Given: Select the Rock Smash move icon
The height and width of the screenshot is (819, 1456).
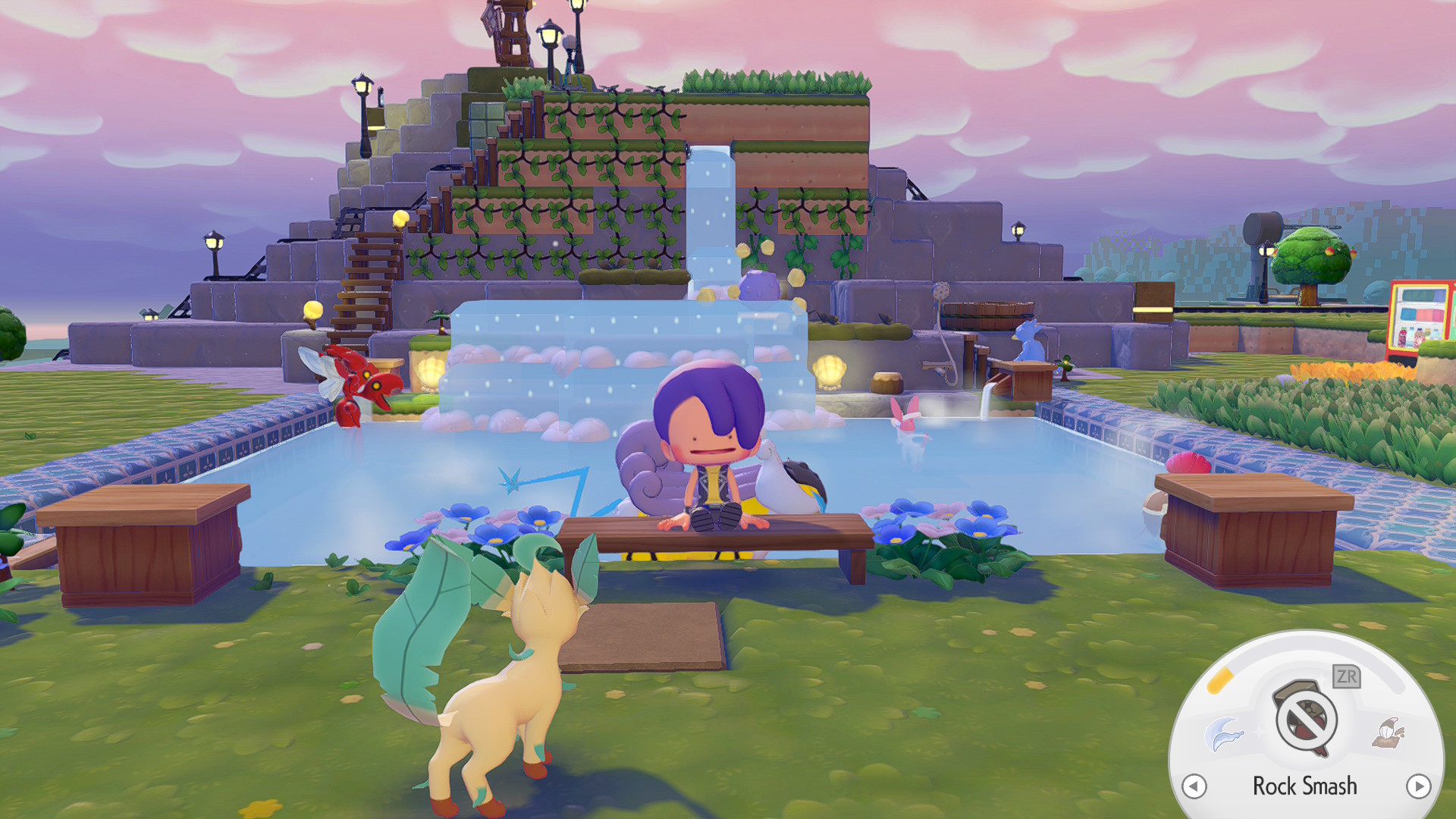Looking at the screenshot, I should coord(1304,717).
